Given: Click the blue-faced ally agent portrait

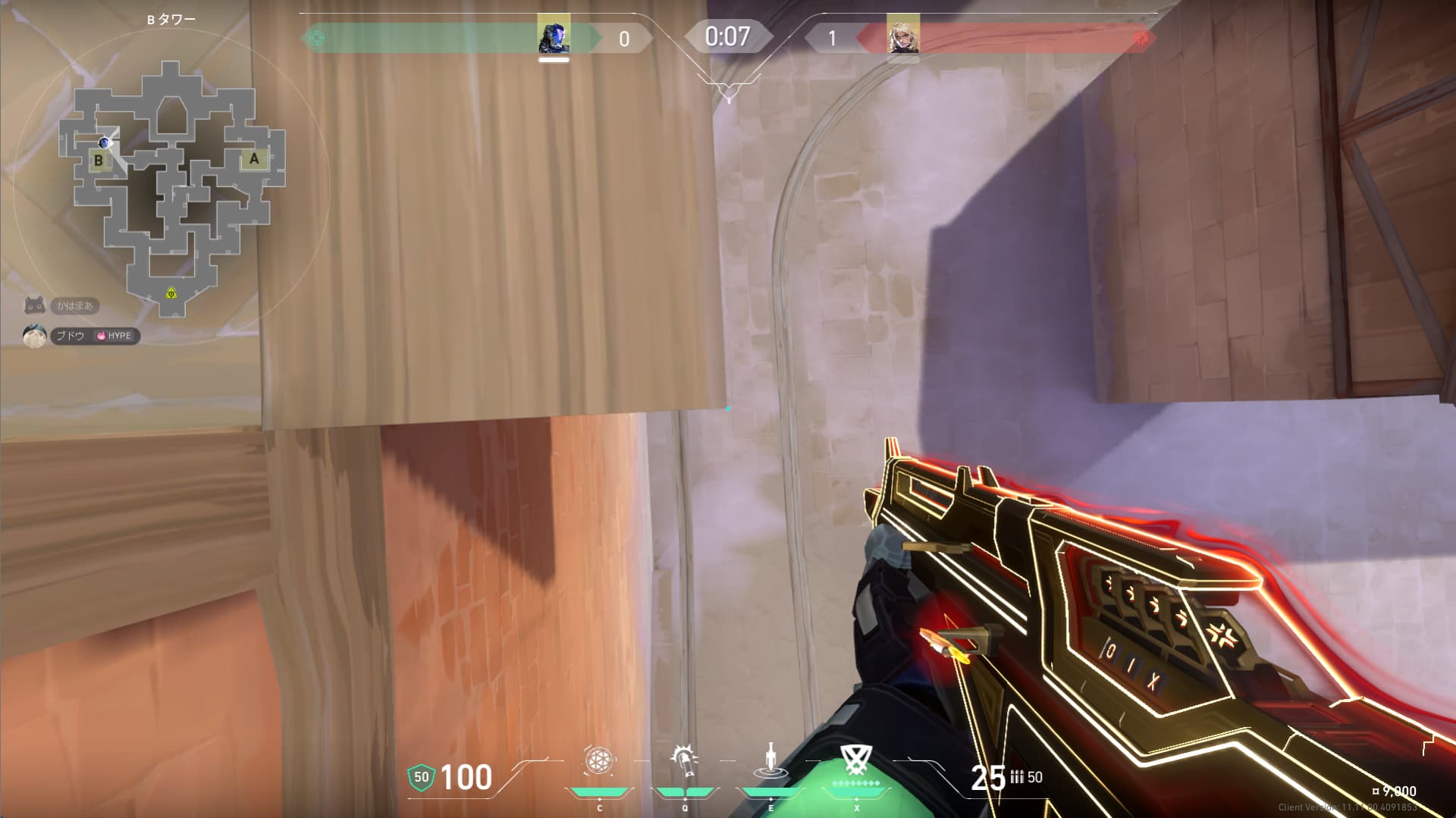Looking at the screenshot, I should (x=554, y=36).
